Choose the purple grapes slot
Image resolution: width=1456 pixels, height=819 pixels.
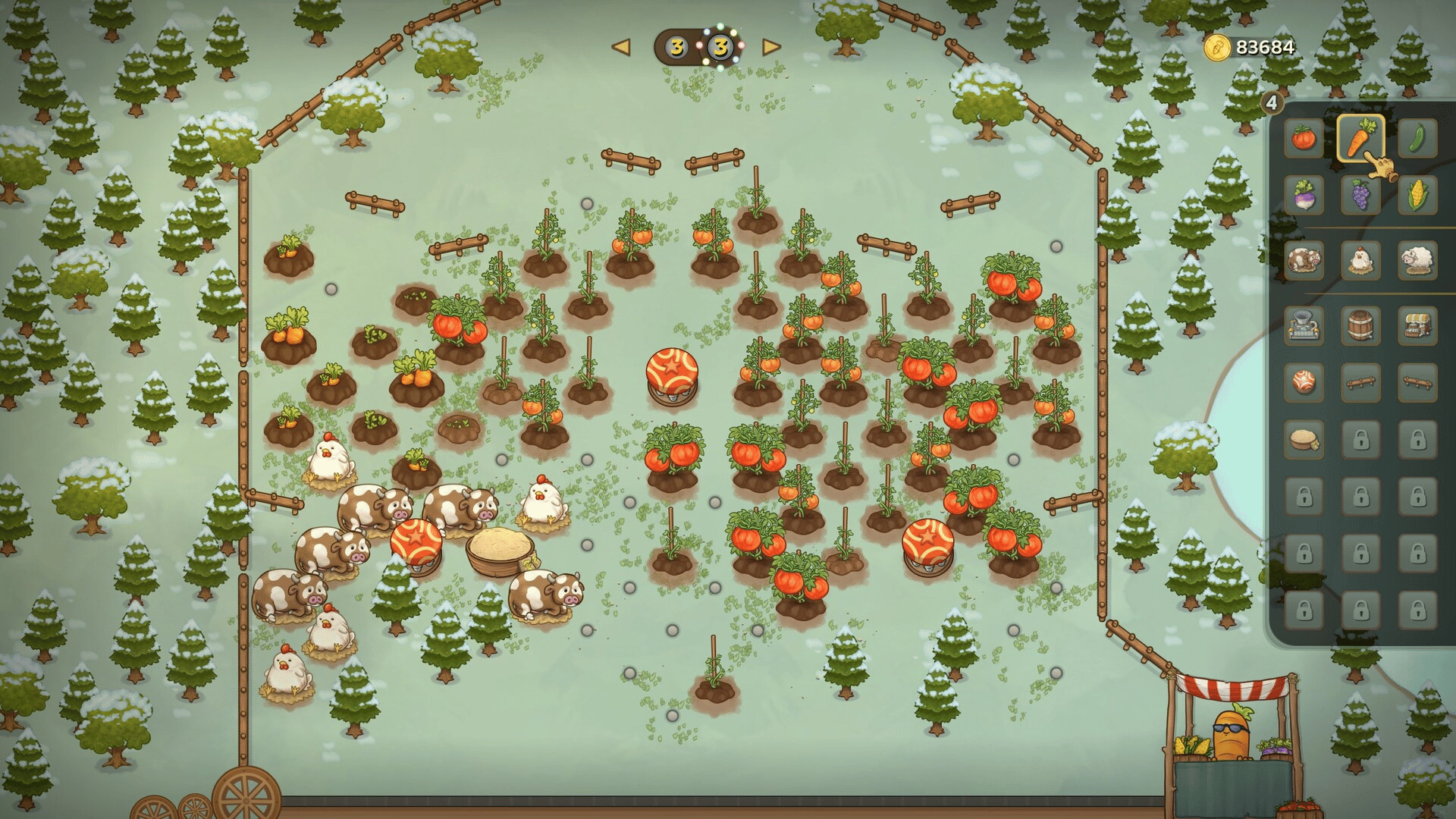[x=1360, y=196]
